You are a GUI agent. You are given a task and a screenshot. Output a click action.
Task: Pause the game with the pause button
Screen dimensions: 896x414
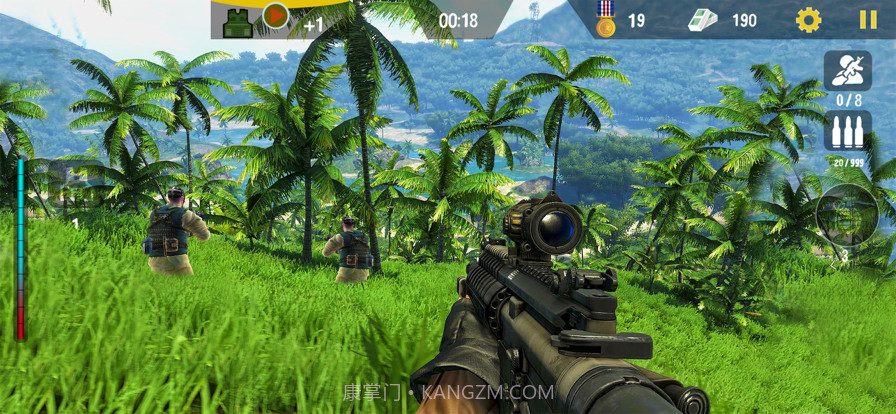coord(867,20)
